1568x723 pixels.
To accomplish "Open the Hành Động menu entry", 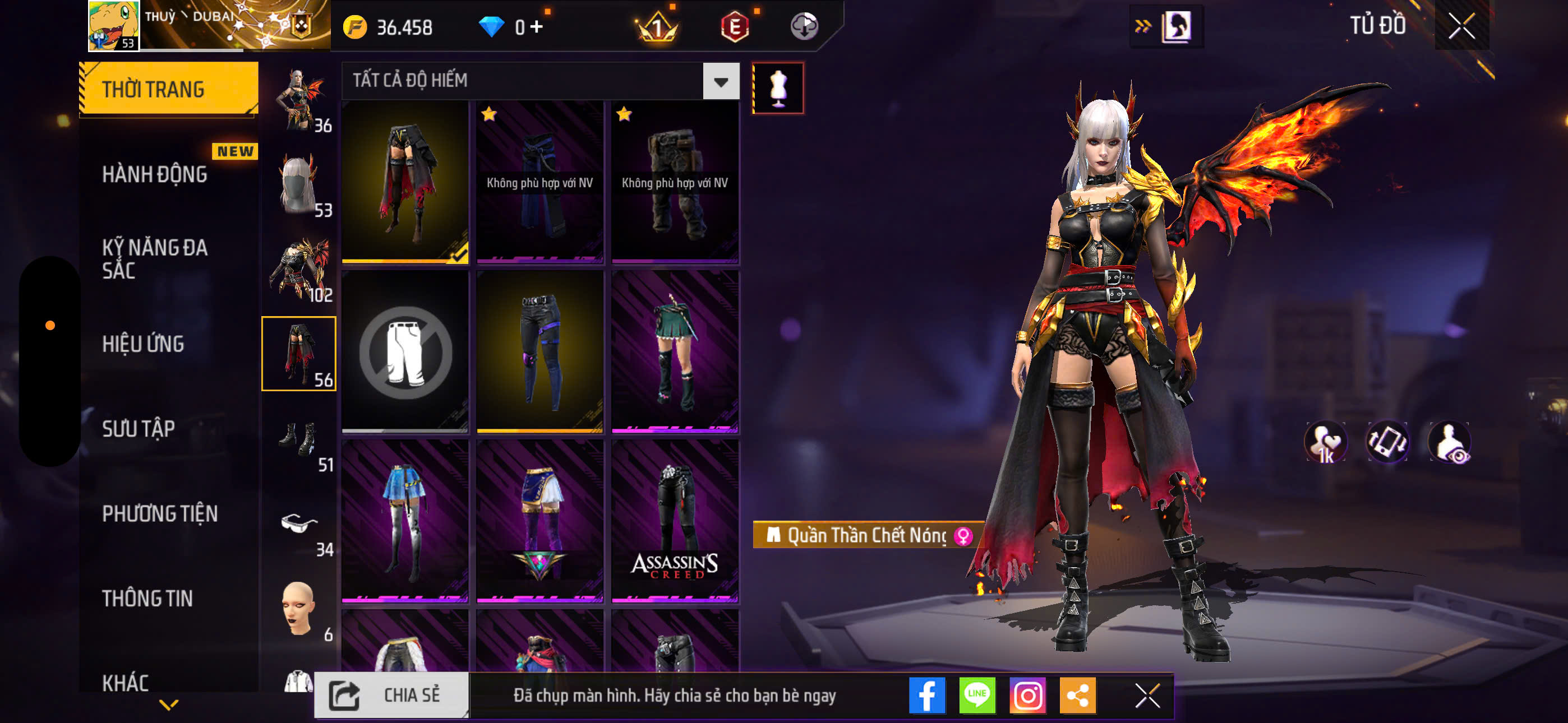I will 155,175.
